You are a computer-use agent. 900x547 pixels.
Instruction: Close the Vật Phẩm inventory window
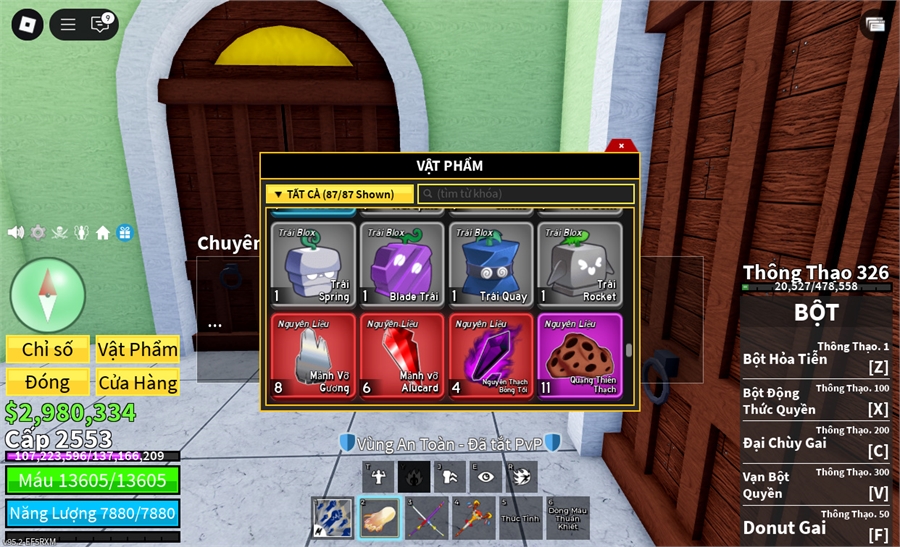pos(621,146)
